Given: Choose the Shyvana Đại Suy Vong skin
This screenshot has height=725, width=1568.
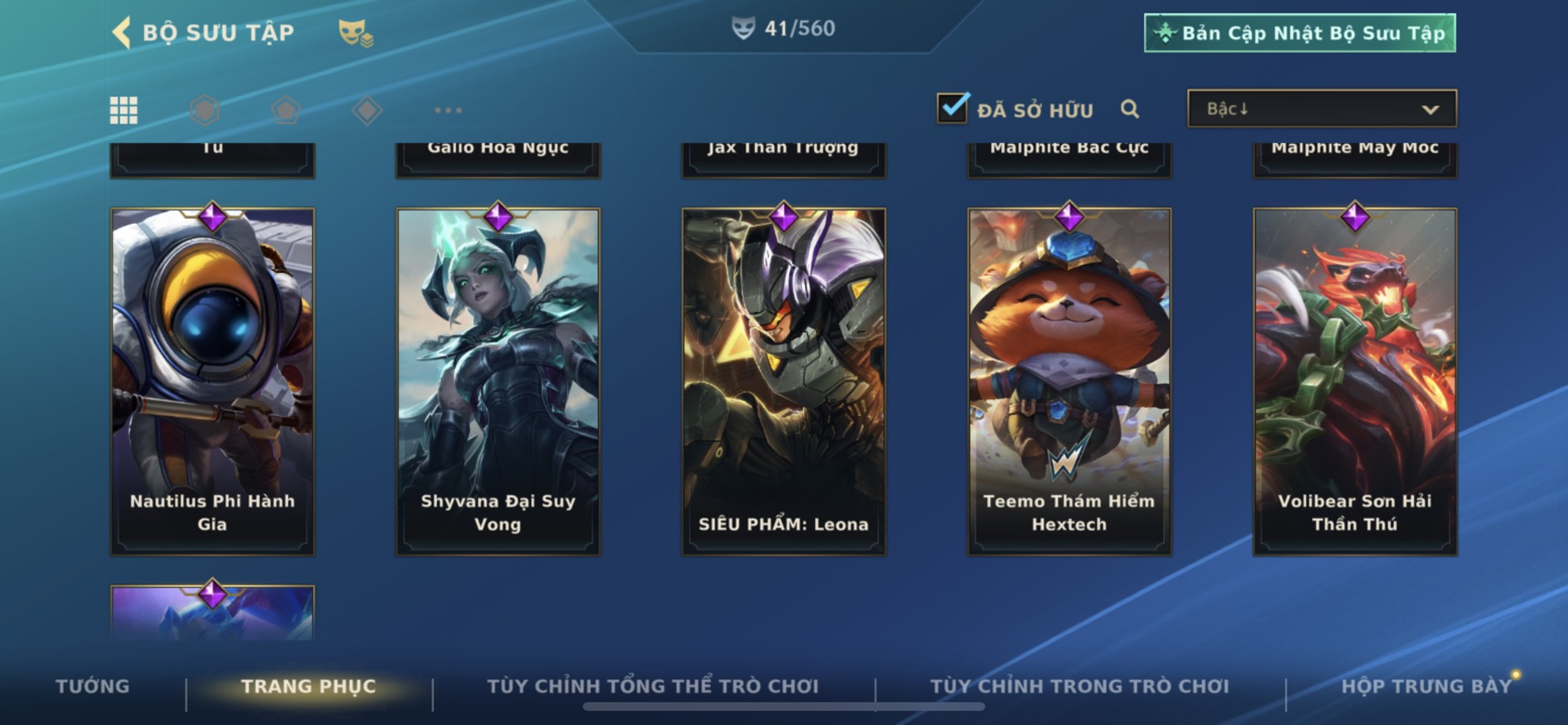Looking at the screenshot, I should coord(498,380).
